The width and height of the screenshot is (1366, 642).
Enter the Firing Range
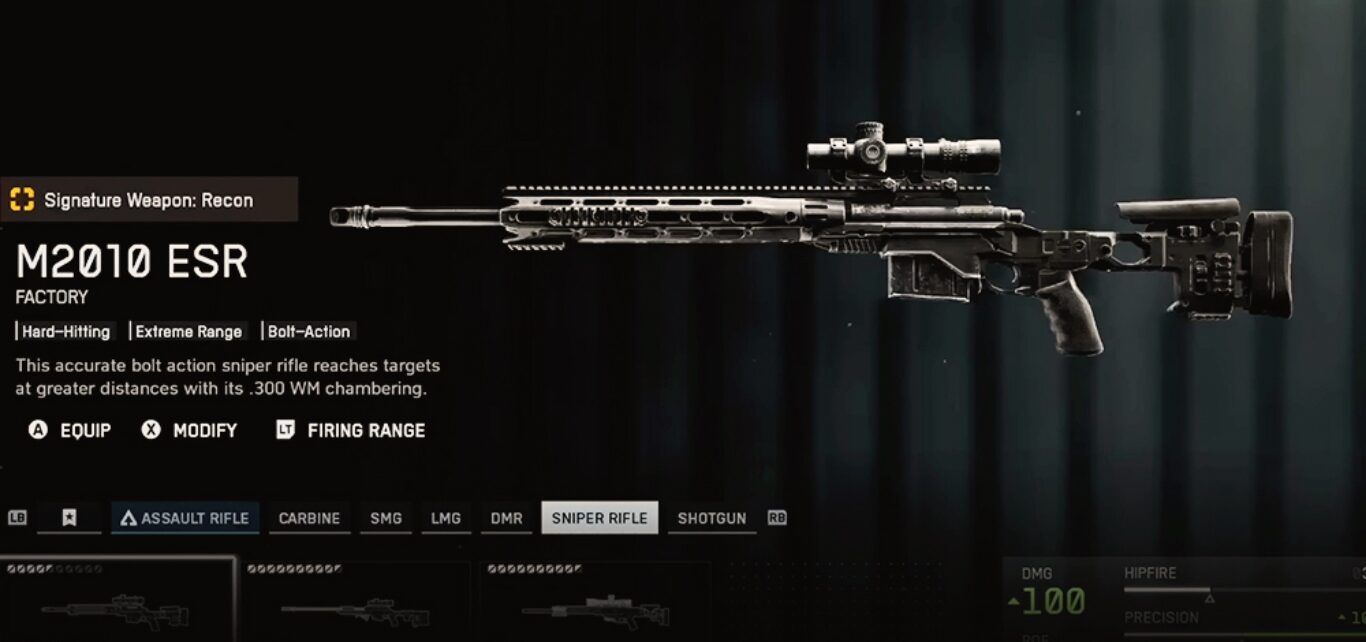point(350,430)
